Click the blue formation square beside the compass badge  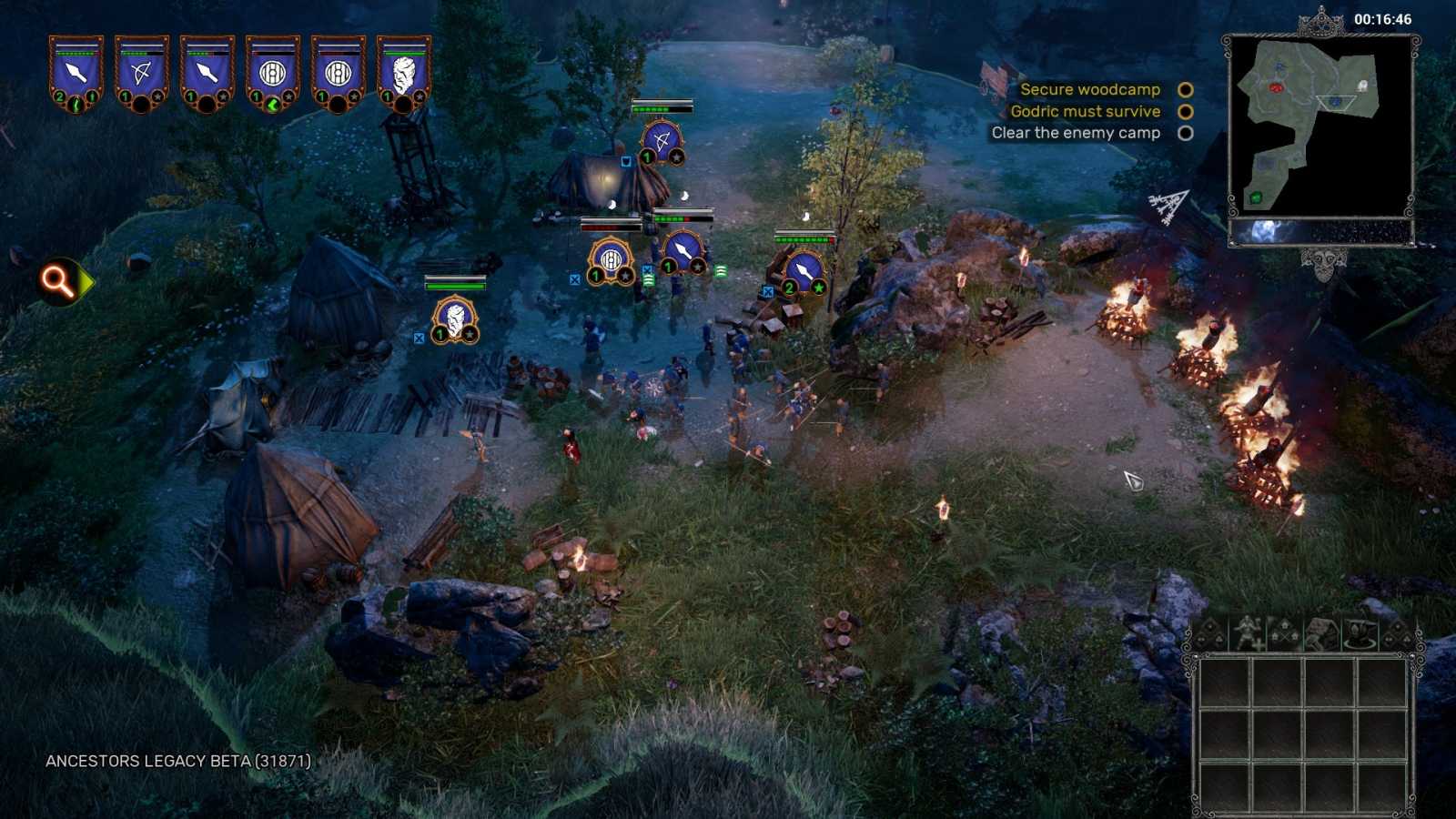coord(648,268)
